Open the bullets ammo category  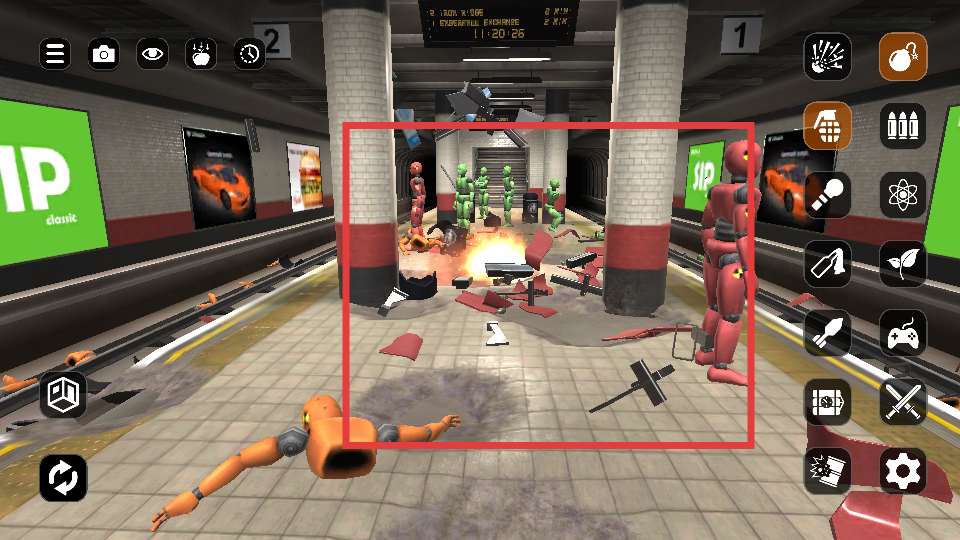904,126
